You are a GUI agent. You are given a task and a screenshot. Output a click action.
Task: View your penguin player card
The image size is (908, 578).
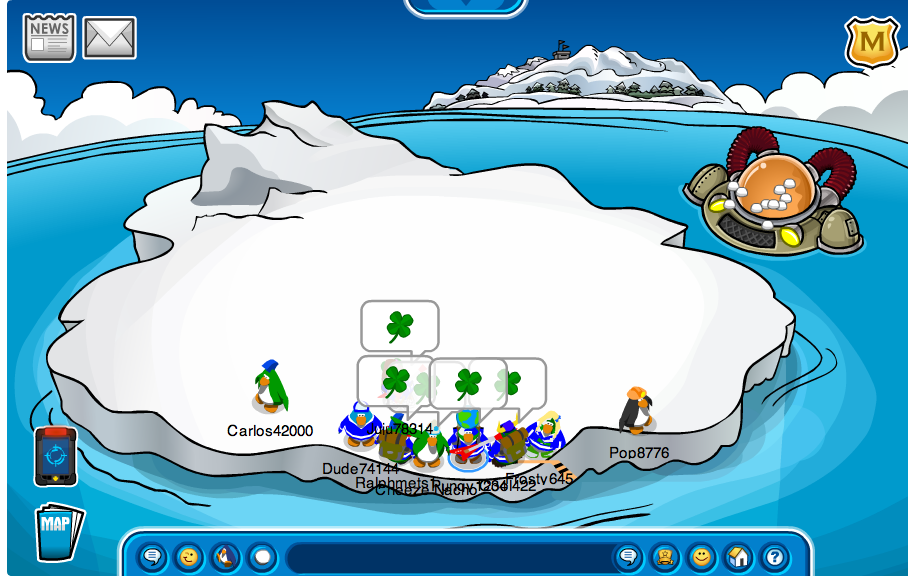[664, 556]
